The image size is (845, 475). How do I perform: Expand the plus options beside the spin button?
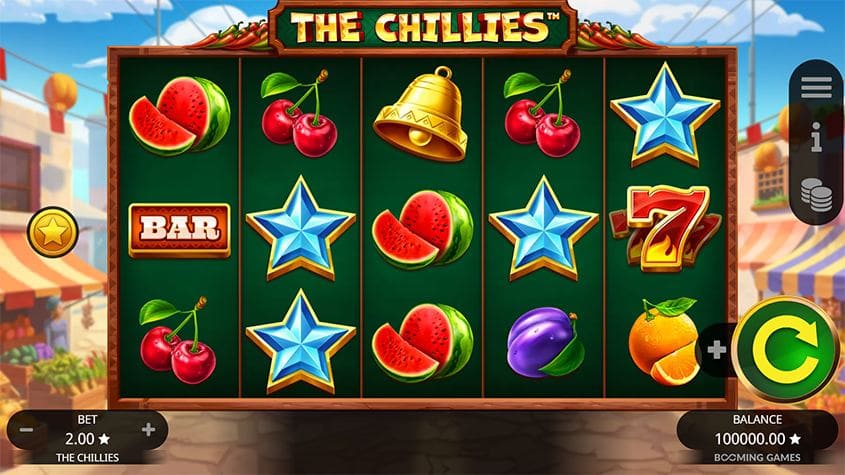716,350
